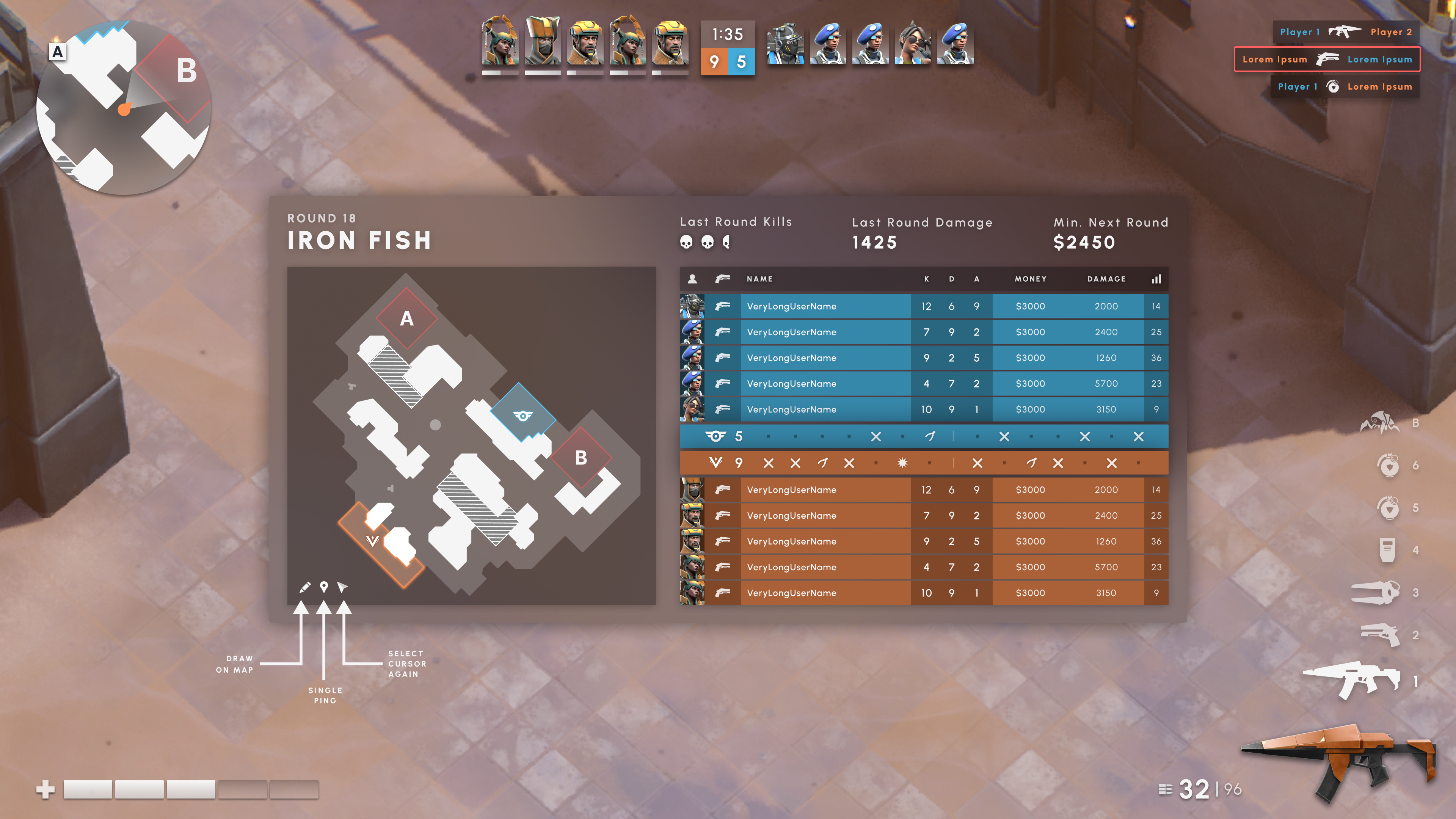This screenshot has height=819, width=1456.
Task: Click the Name column header
Action: tap(759, 279)
